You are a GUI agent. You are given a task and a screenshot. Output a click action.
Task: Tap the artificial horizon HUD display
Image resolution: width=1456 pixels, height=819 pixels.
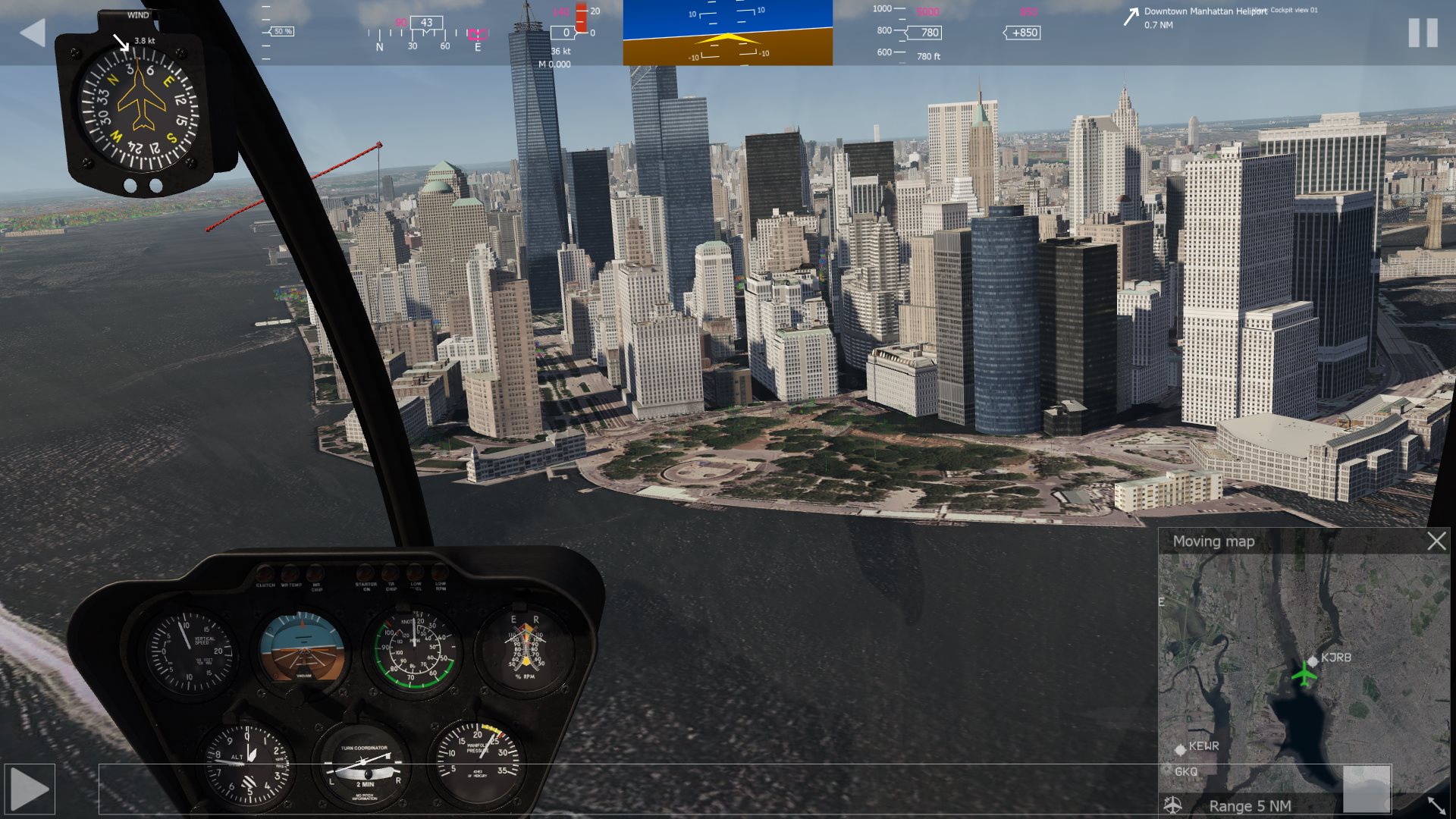point(727,33)
